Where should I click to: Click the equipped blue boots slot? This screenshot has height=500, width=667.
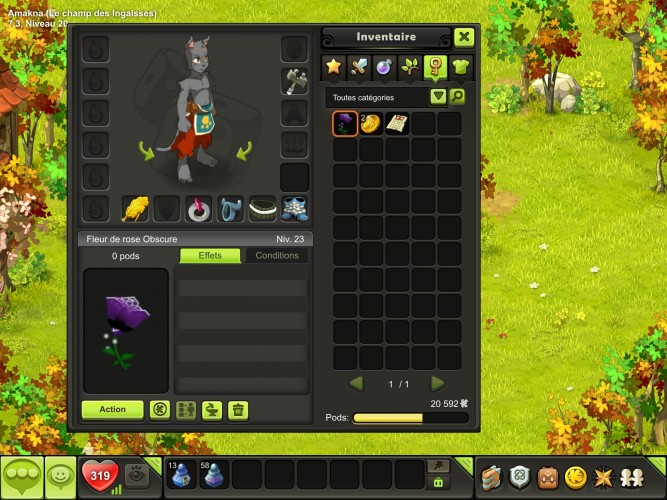(x=295, y=208)
